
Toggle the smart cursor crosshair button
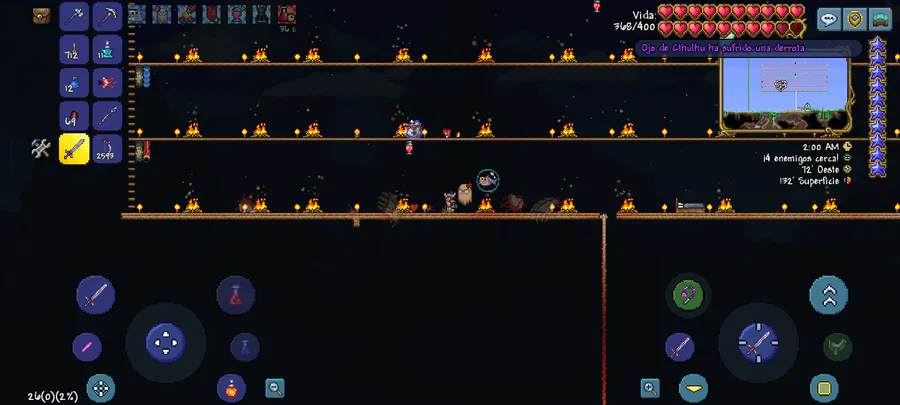[99, 386]
